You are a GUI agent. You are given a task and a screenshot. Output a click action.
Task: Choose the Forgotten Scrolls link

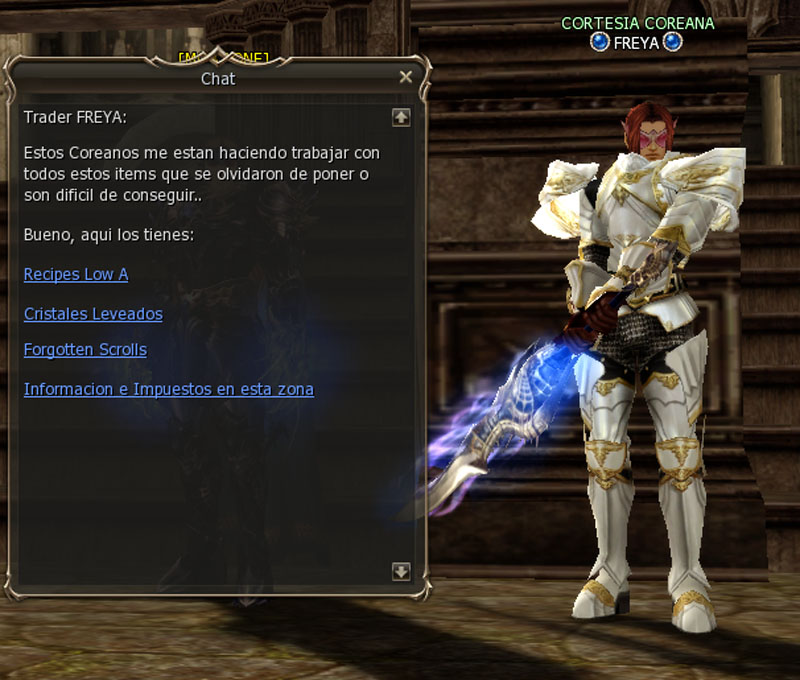pos(85,350)
